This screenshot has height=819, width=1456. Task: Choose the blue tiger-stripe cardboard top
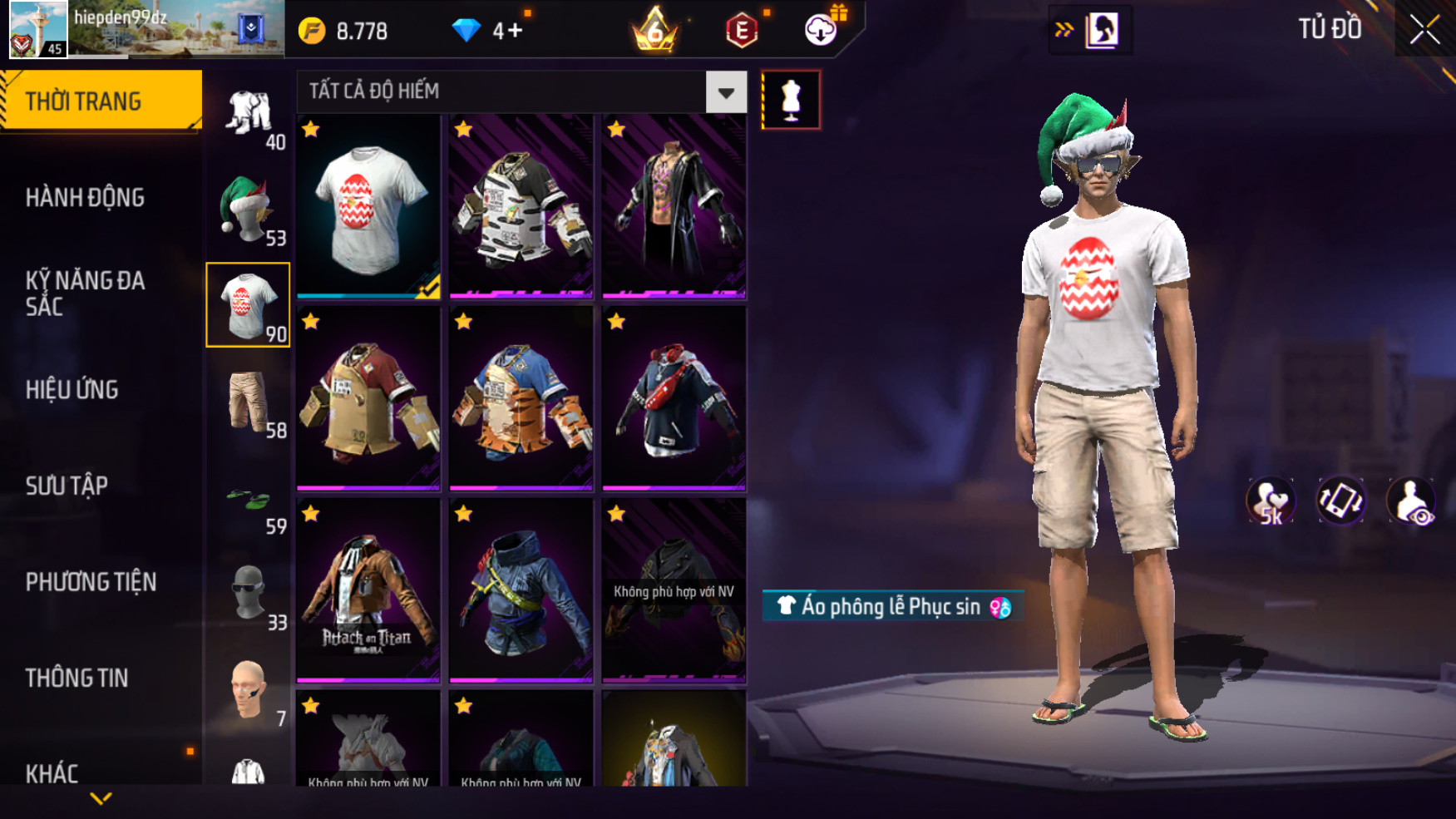click(521, 398)
